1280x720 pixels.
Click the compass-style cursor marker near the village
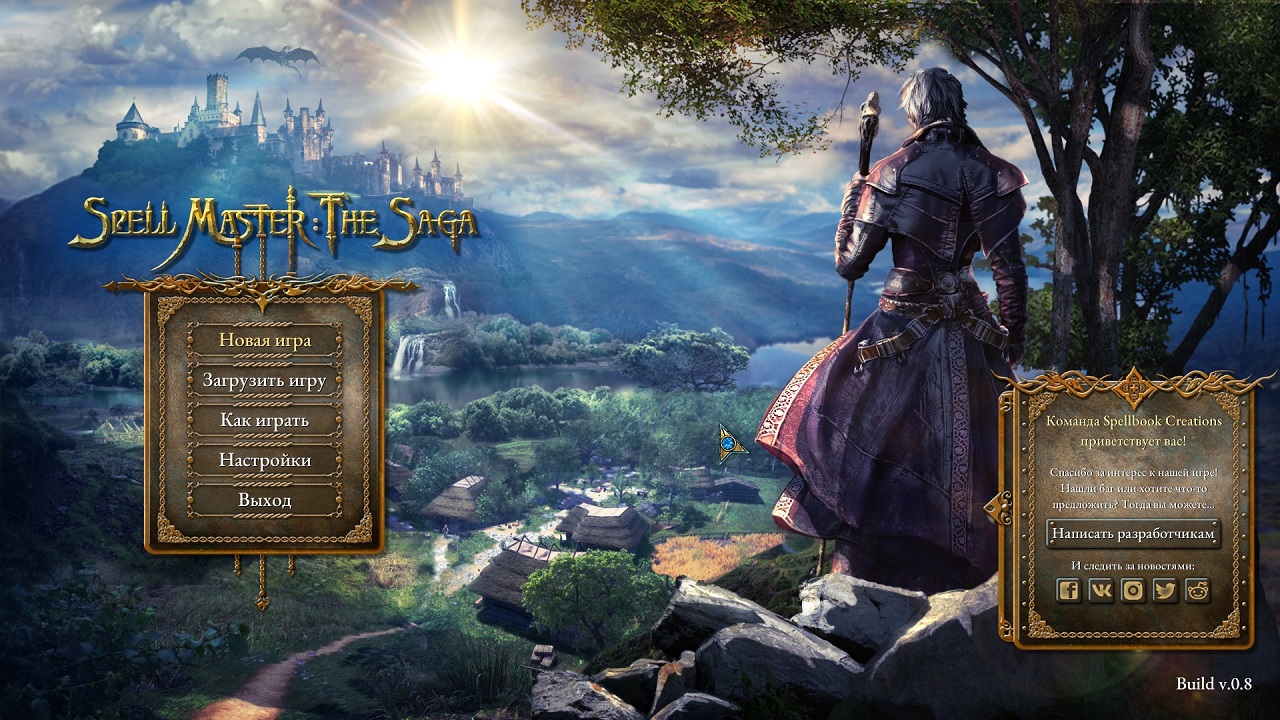pyautogui.click(x=729, y=443)
